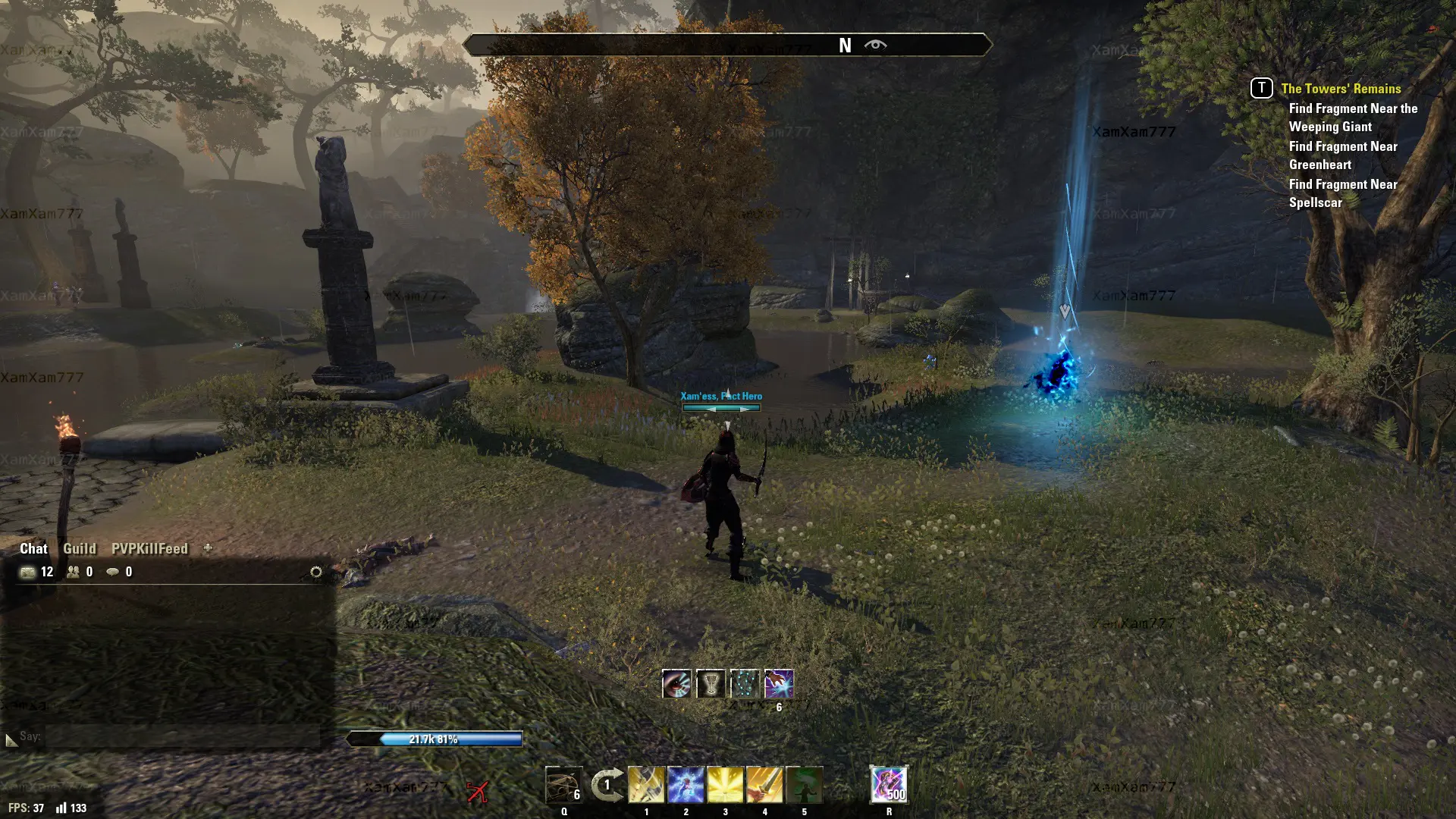The height and width of the screenshot is (819, 1456).
Task: Trigger the green silhouette ability
Action: tap(804, 785)
